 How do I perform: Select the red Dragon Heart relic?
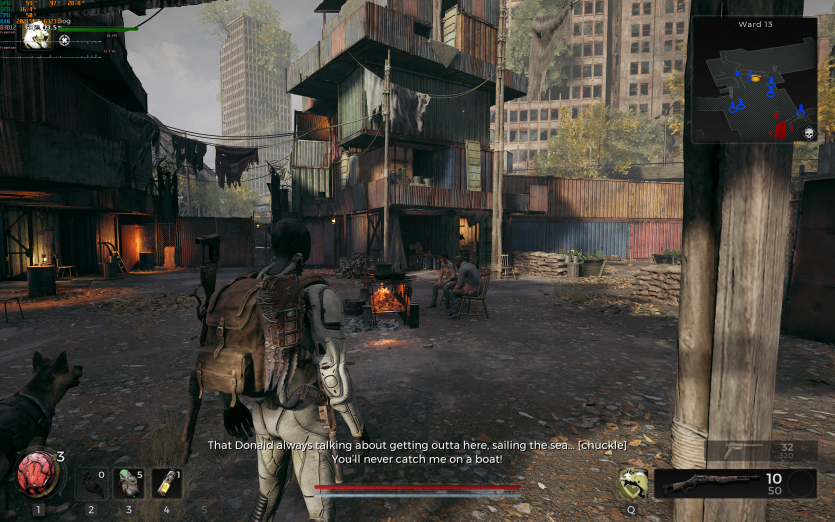38,474
